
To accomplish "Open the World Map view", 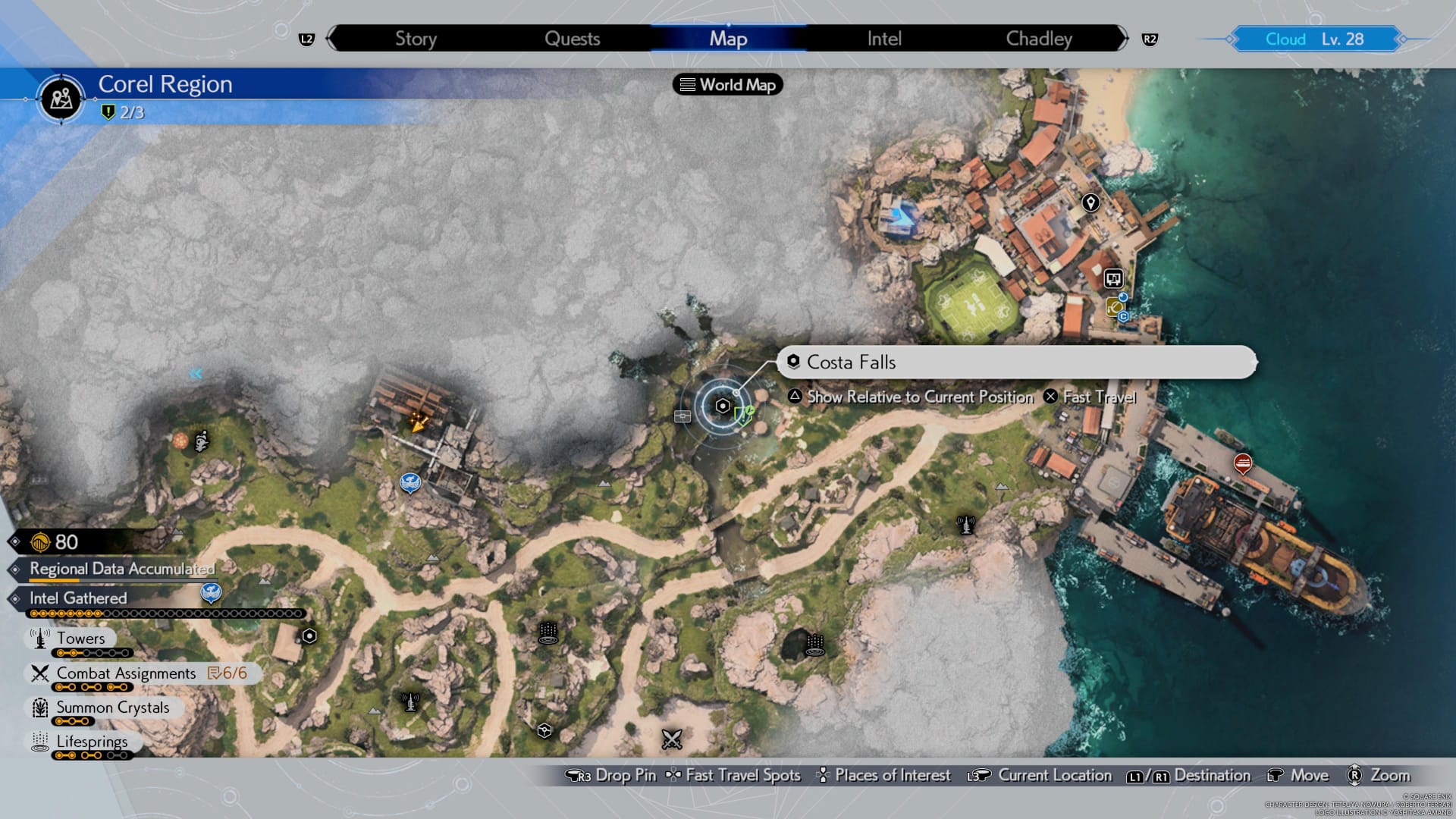I will coord(728,85).
